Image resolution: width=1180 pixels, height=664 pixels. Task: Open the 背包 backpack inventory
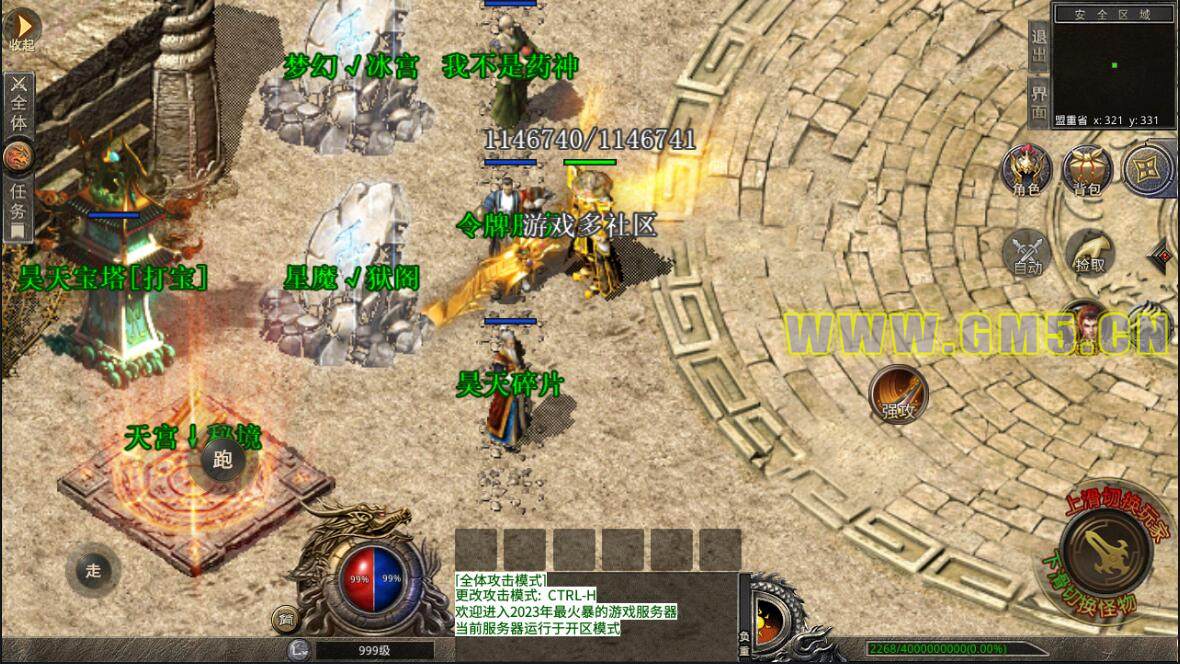(1087, 170)
